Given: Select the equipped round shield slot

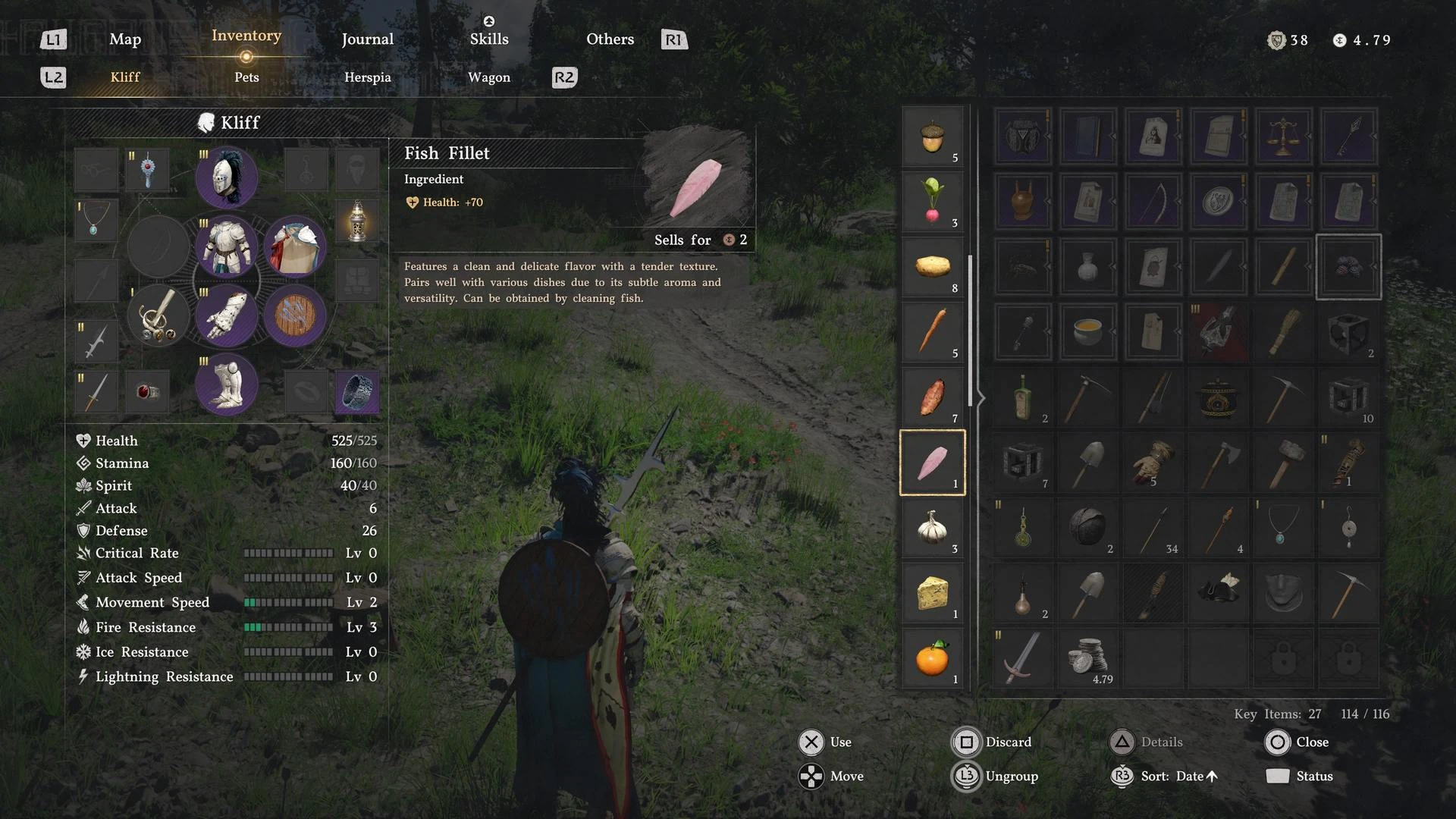Looking at the screenshot, I should tap(294, 315).
